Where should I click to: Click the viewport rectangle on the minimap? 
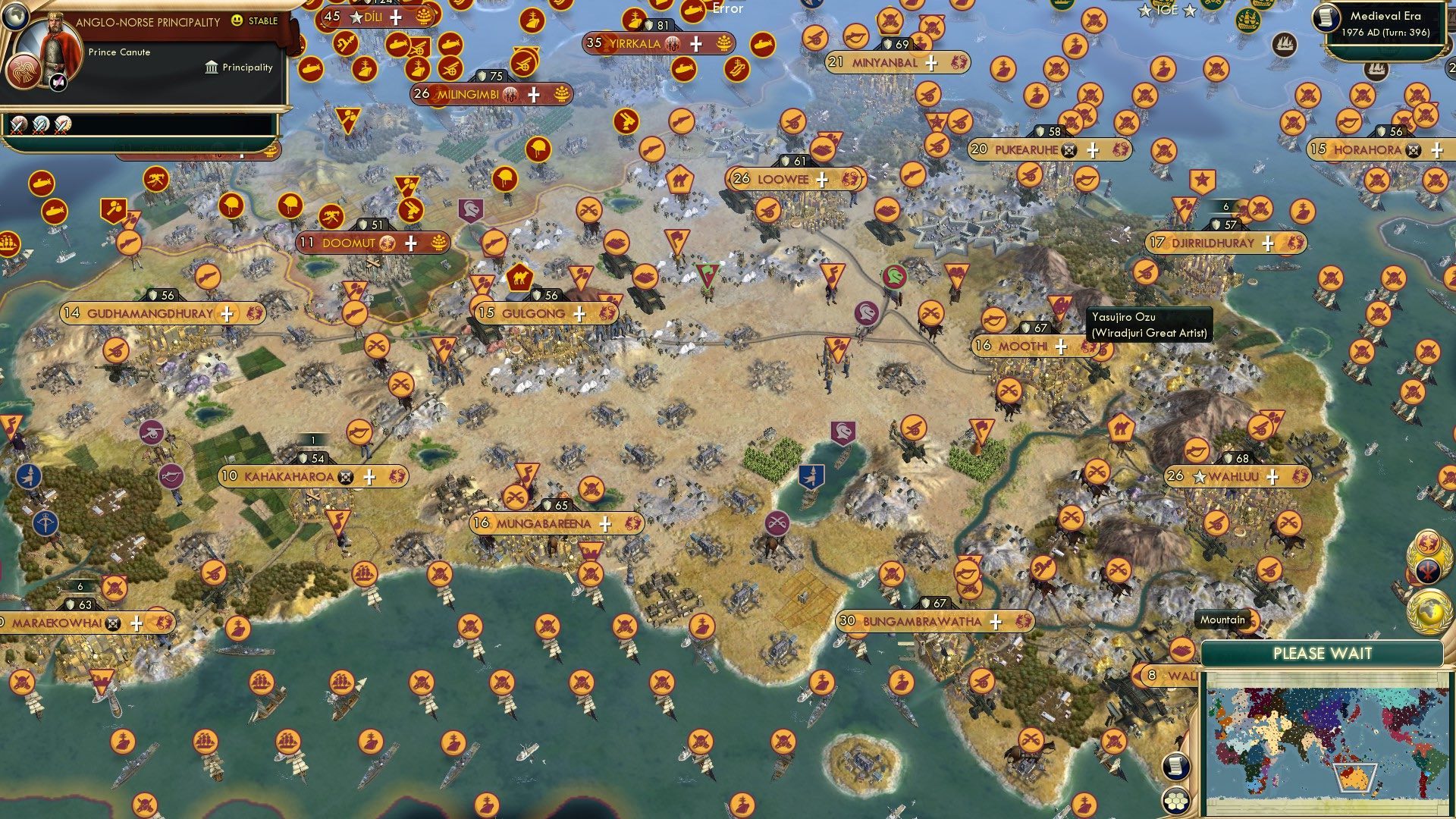pyautogui.click(x=1355, y=779)
